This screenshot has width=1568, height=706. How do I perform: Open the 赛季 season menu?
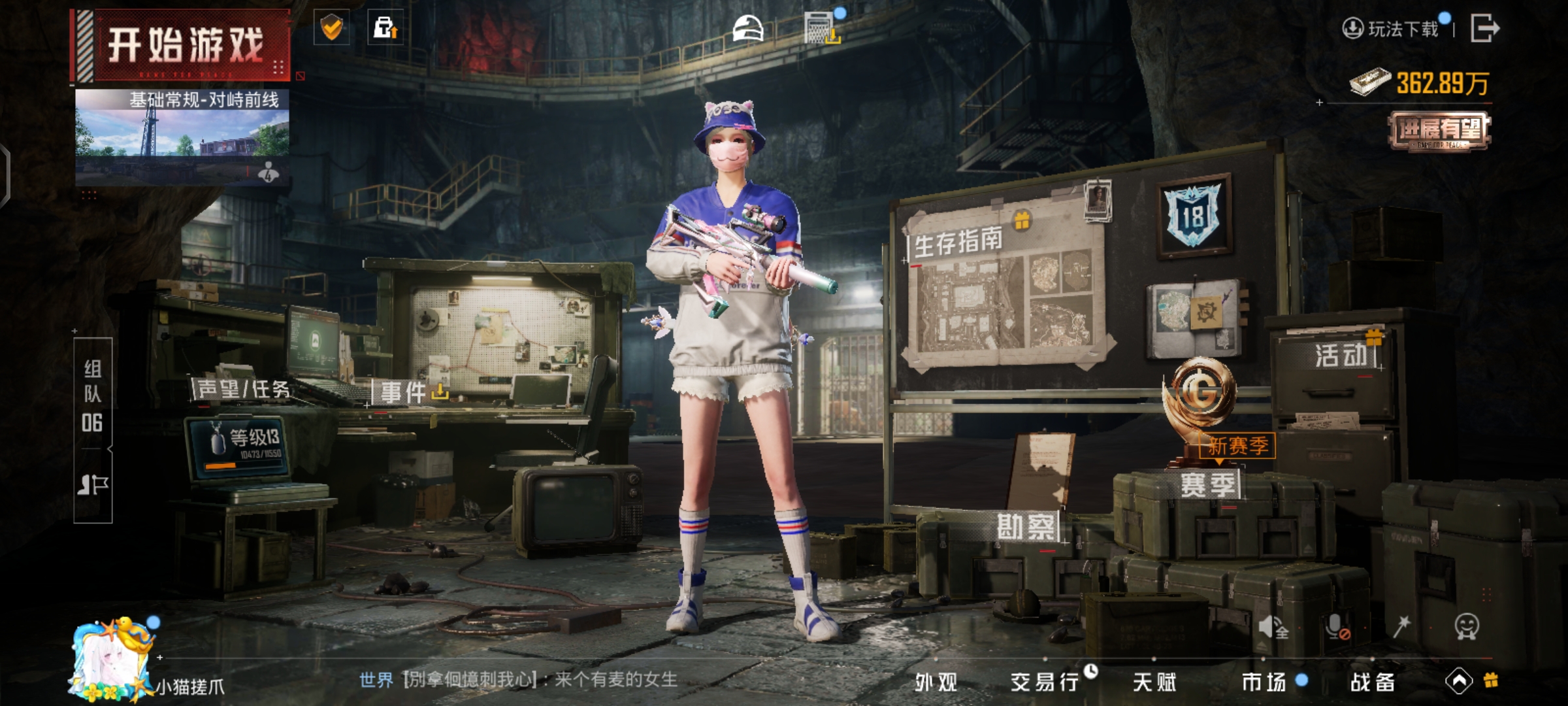click(1207, 484)
